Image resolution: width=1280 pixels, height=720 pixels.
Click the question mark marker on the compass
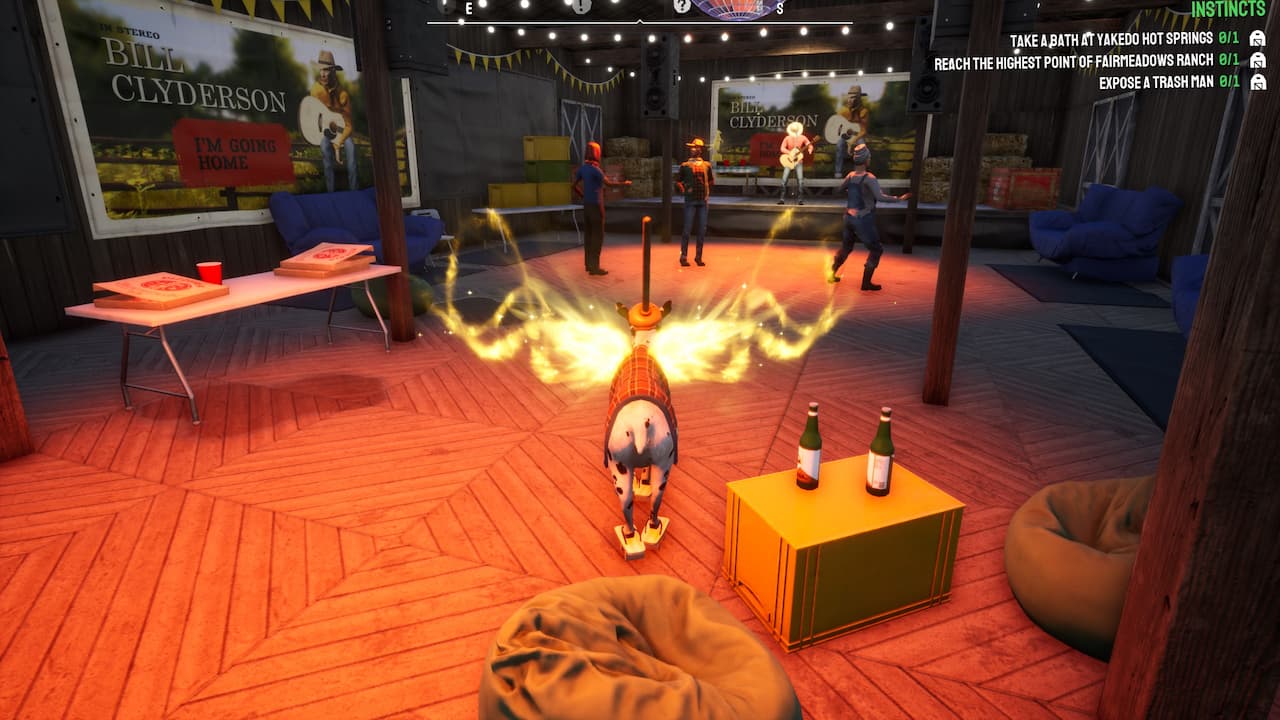(682, 6)
